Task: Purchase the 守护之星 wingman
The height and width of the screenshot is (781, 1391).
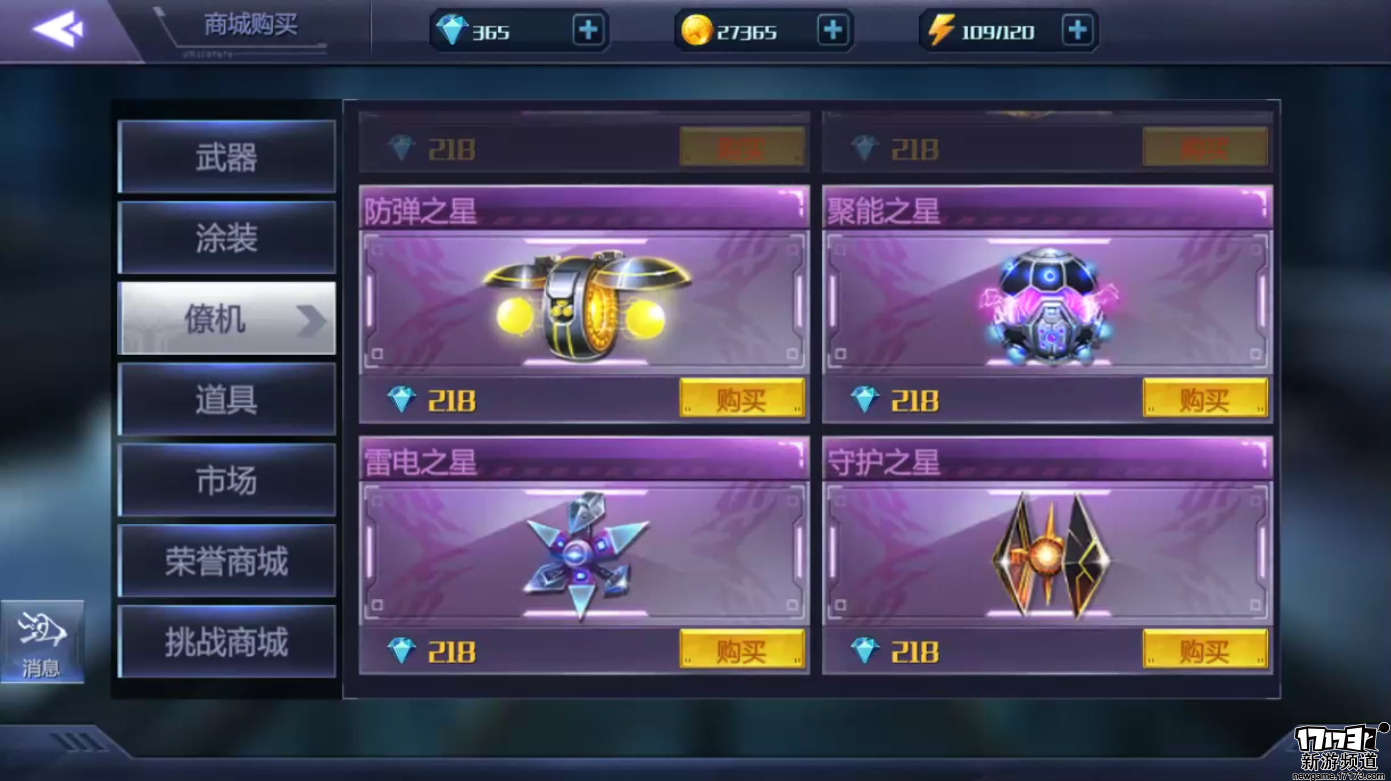Action: 1204,650
